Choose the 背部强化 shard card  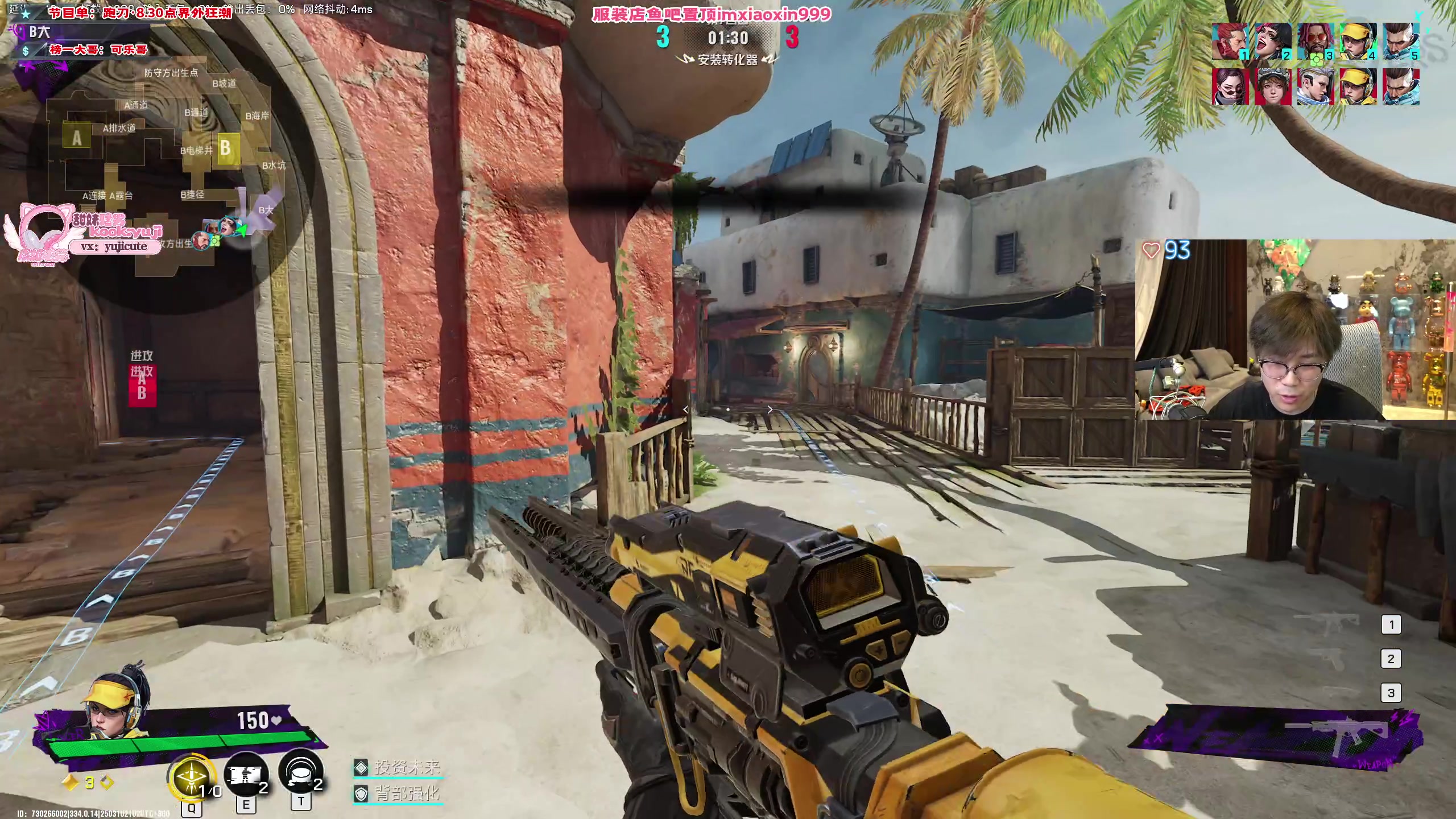398,793
